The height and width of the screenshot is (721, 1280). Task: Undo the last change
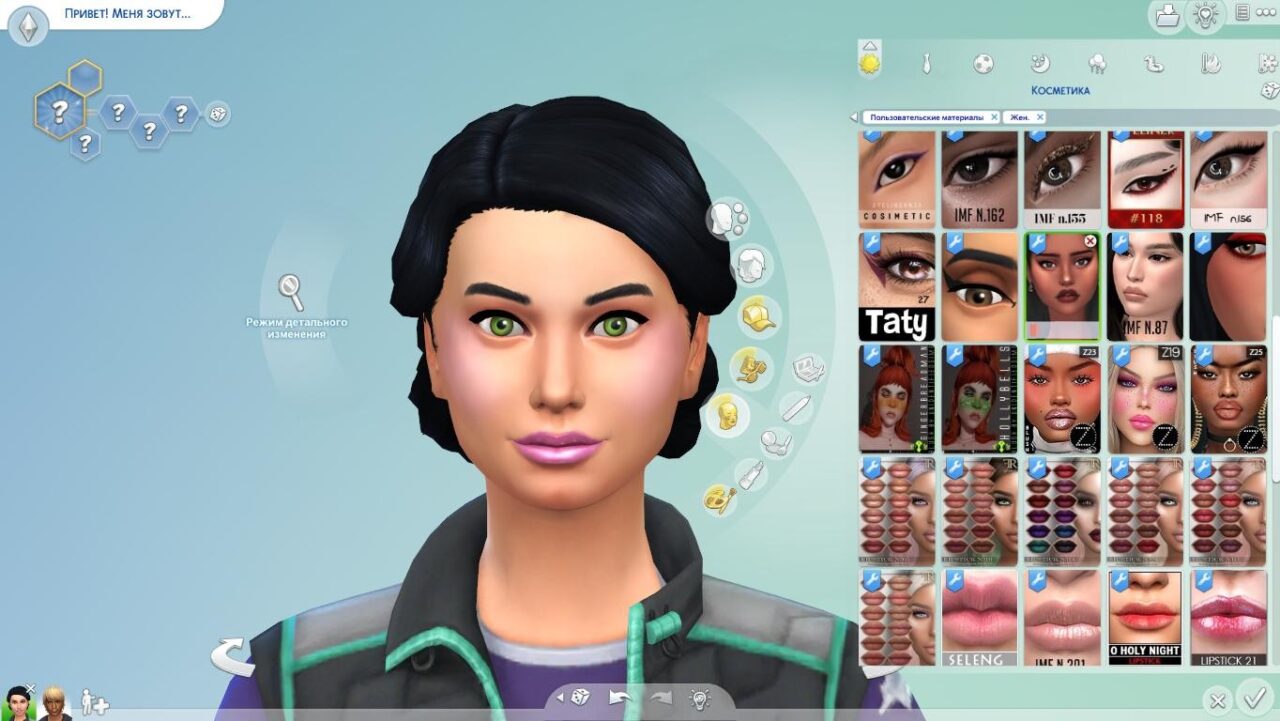click(x=620, y=697)
